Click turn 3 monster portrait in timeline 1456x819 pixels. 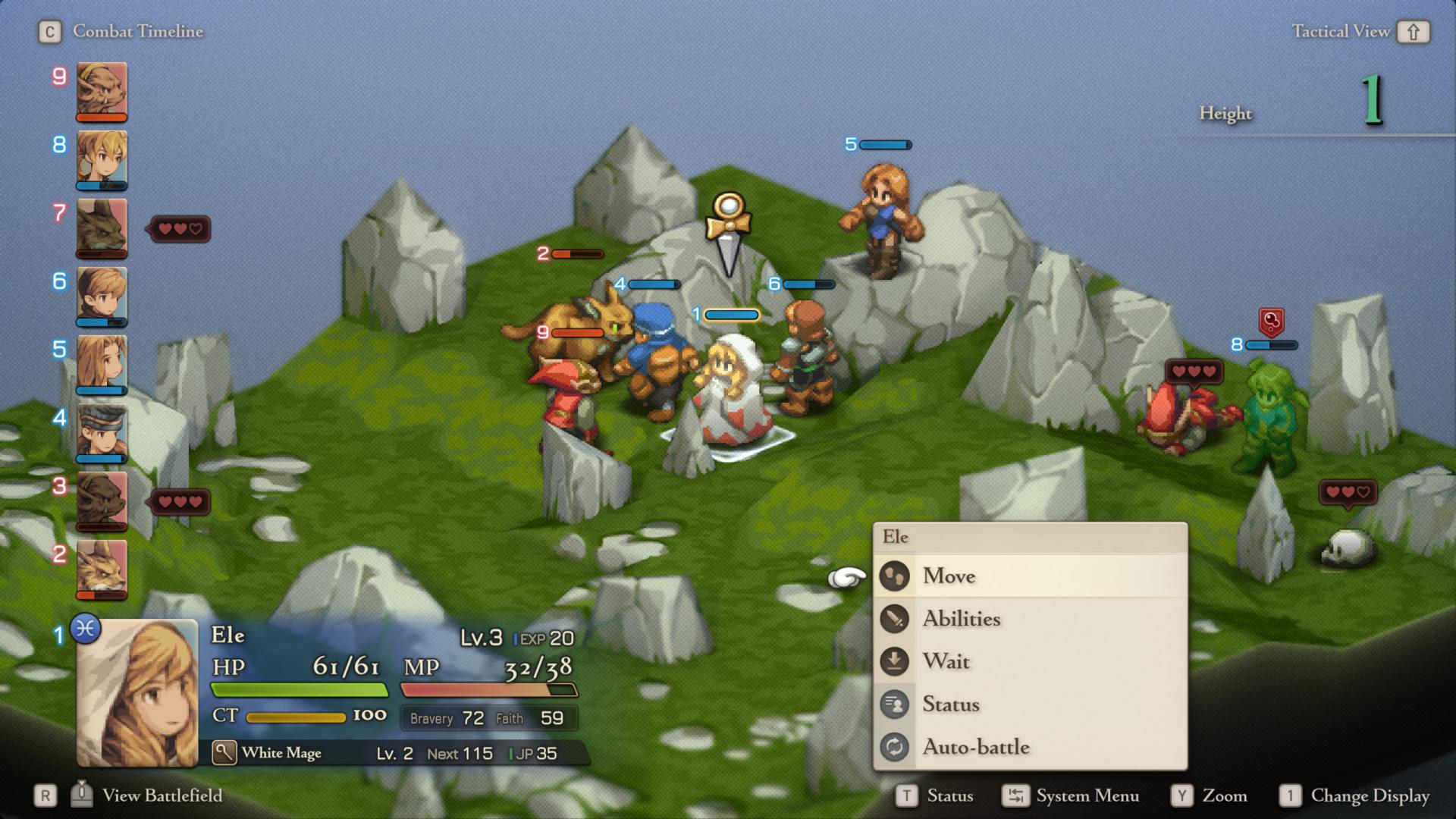click(x=102, y=500)
